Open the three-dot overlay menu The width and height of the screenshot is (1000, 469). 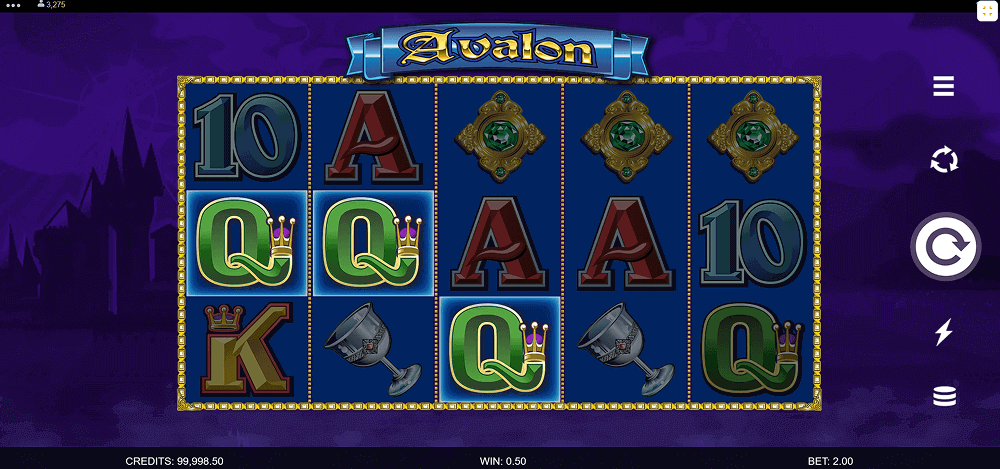(x=14, y=5)
